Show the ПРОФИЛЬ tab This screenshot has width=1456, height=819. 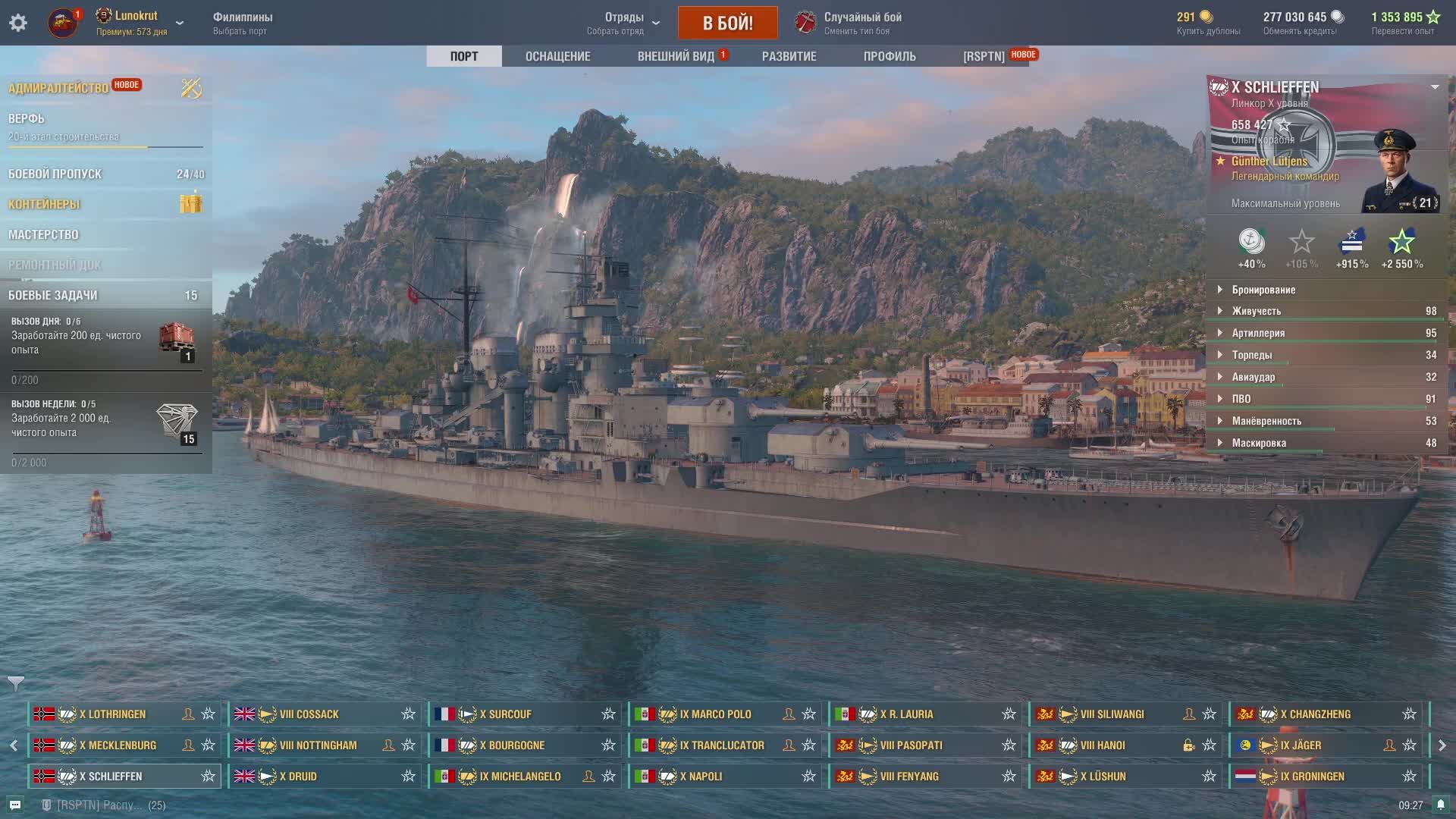tap(890, 56)
